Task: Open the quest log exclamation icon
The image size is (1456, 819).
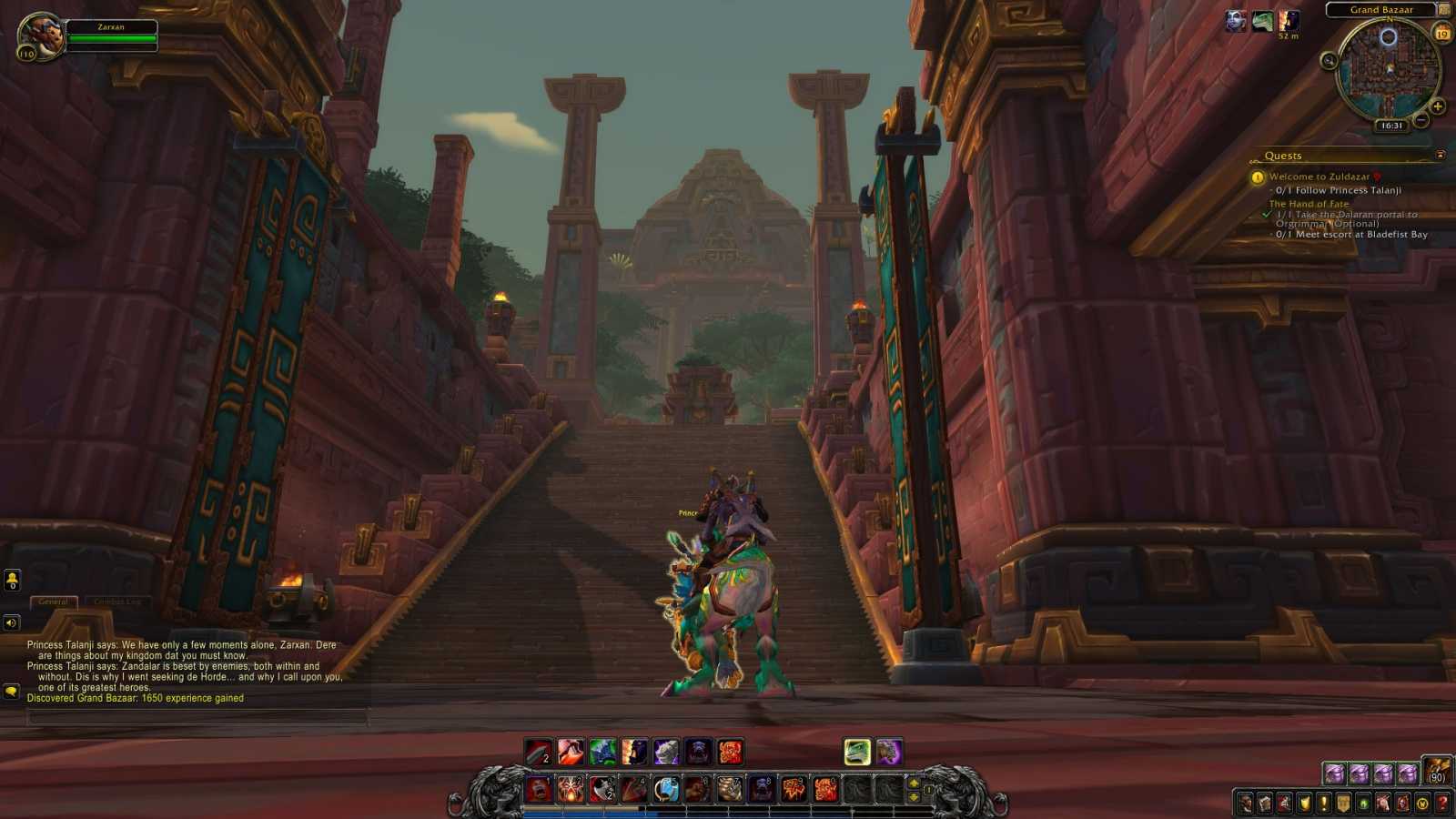Action: pos(1324,804)
